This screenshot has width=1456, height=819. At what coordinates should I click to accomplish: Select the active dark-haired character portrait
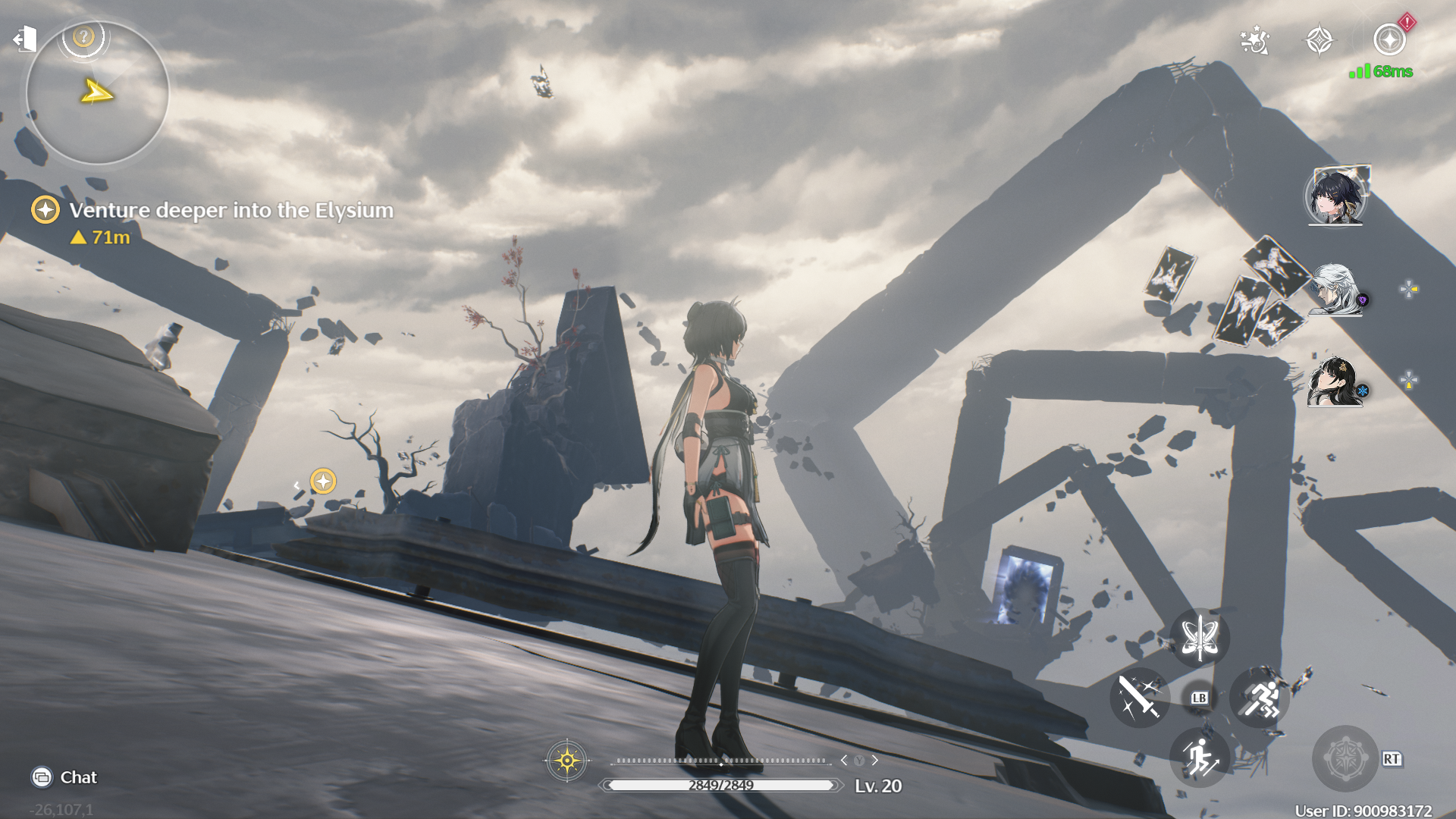pos(1335,196)
